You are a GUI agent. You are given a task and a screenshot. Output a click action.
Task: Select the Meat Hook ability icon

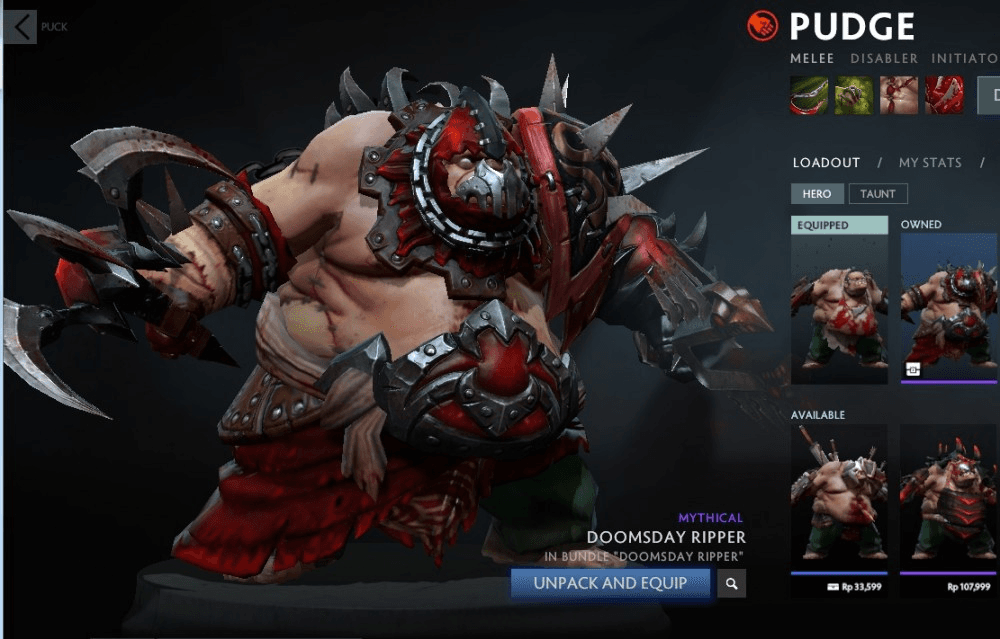pos(809,95)
